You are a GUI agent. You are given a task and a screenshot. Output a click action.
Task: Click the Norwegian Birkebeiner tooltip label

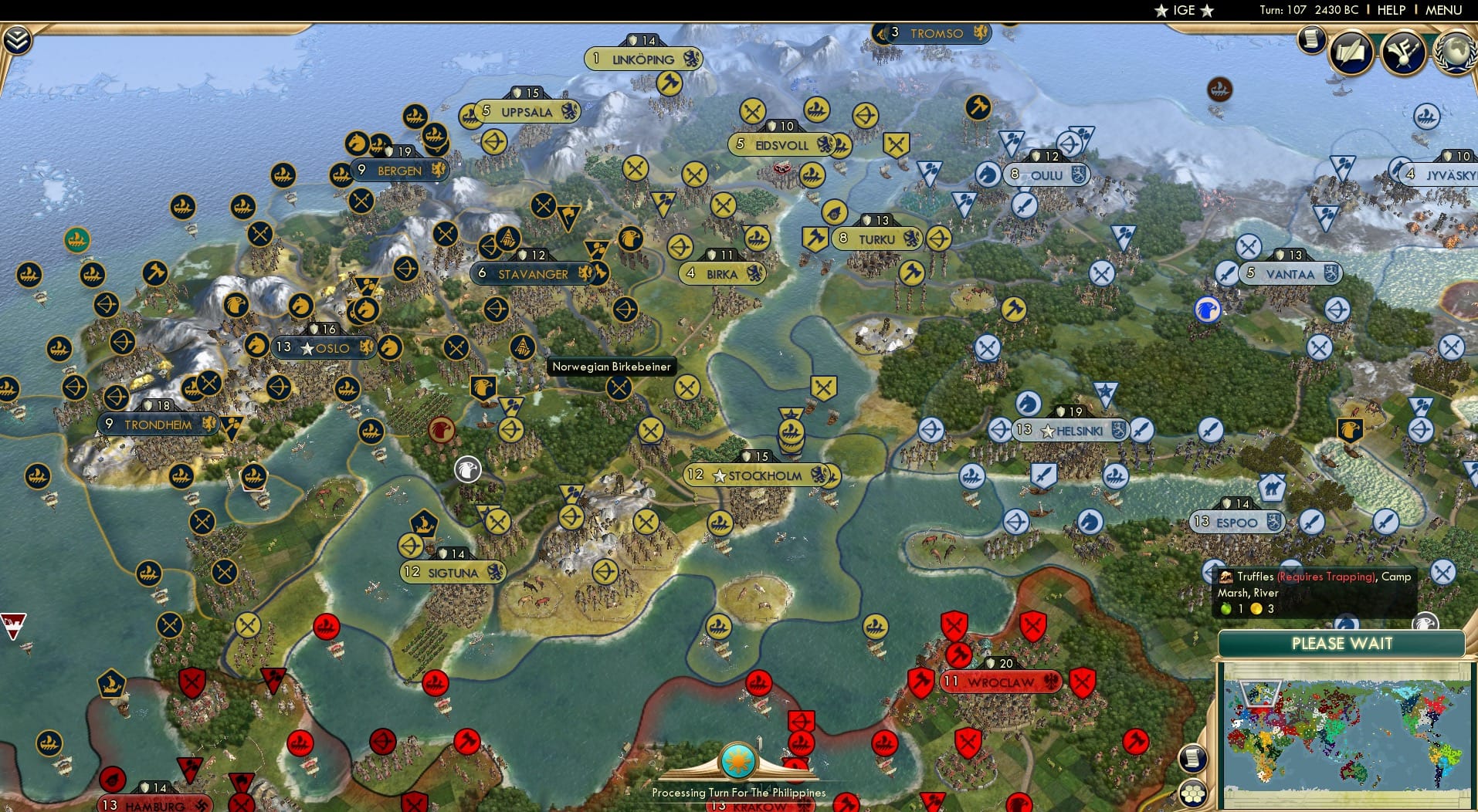point(611,367)
